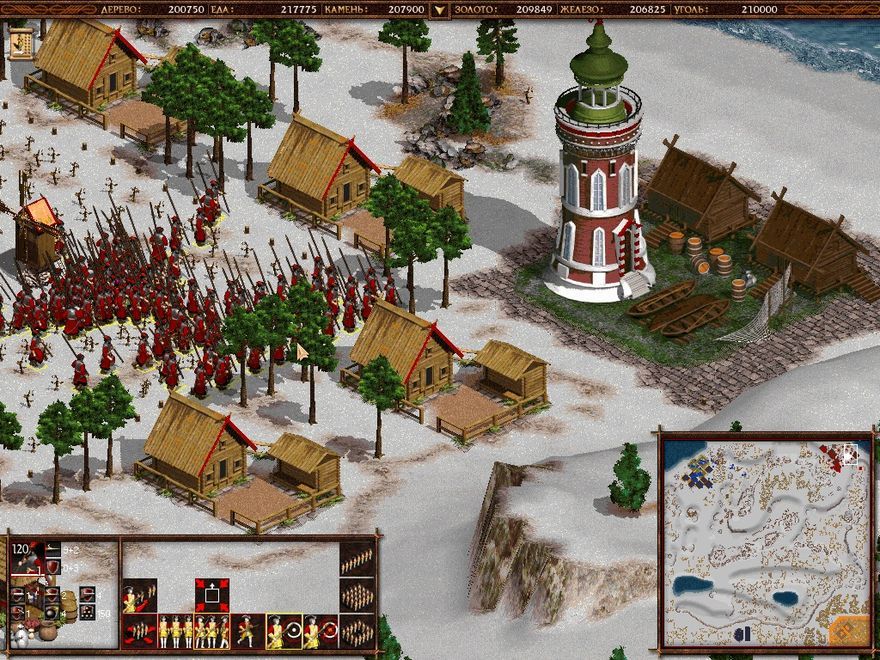Click the soldier-with-formation icon above the command row
This screenshot has height=660, width=880.
[139, 597]
